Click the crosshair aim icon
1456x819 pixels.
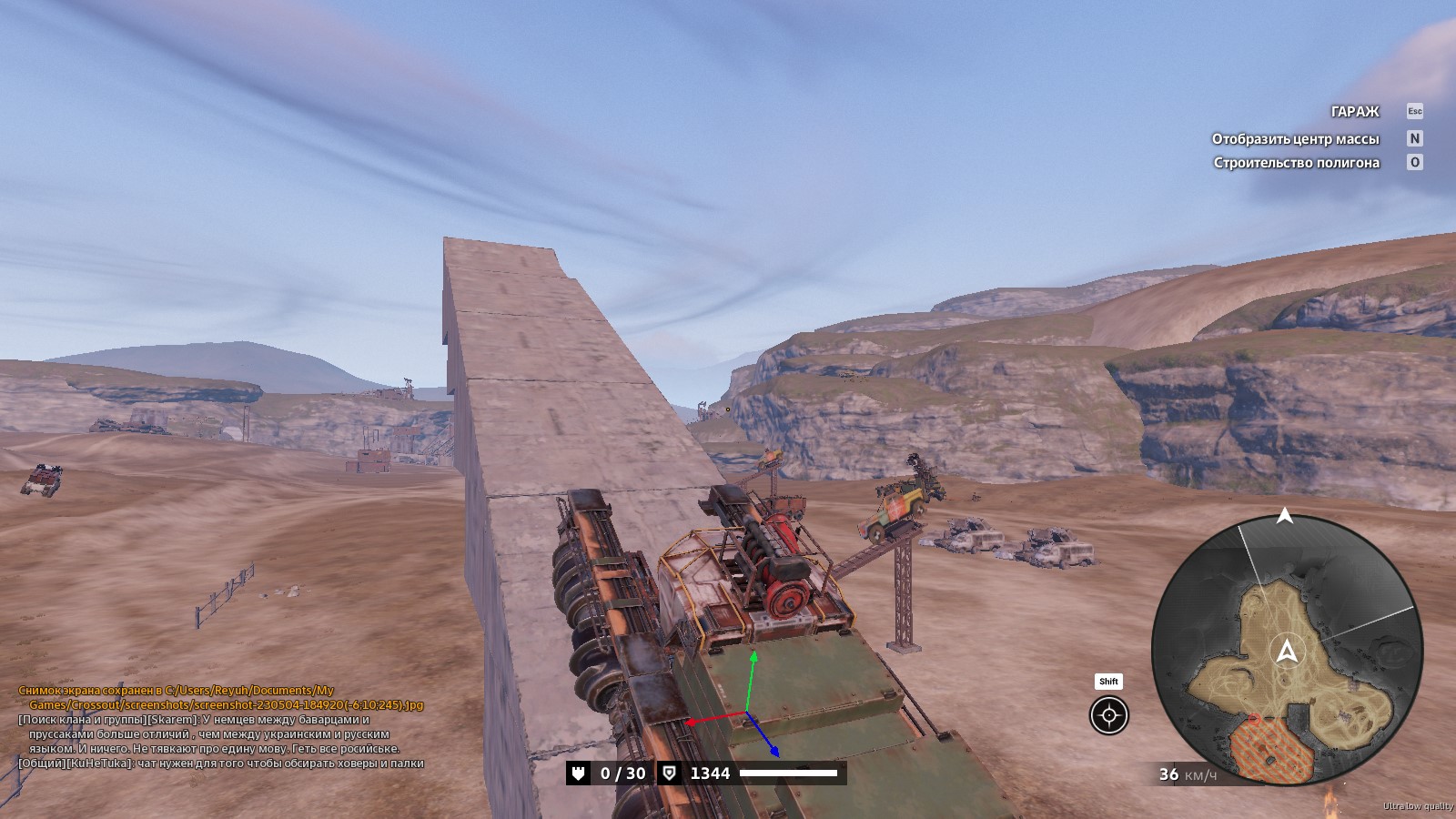pyautogui.click(x=1108, y=715)
